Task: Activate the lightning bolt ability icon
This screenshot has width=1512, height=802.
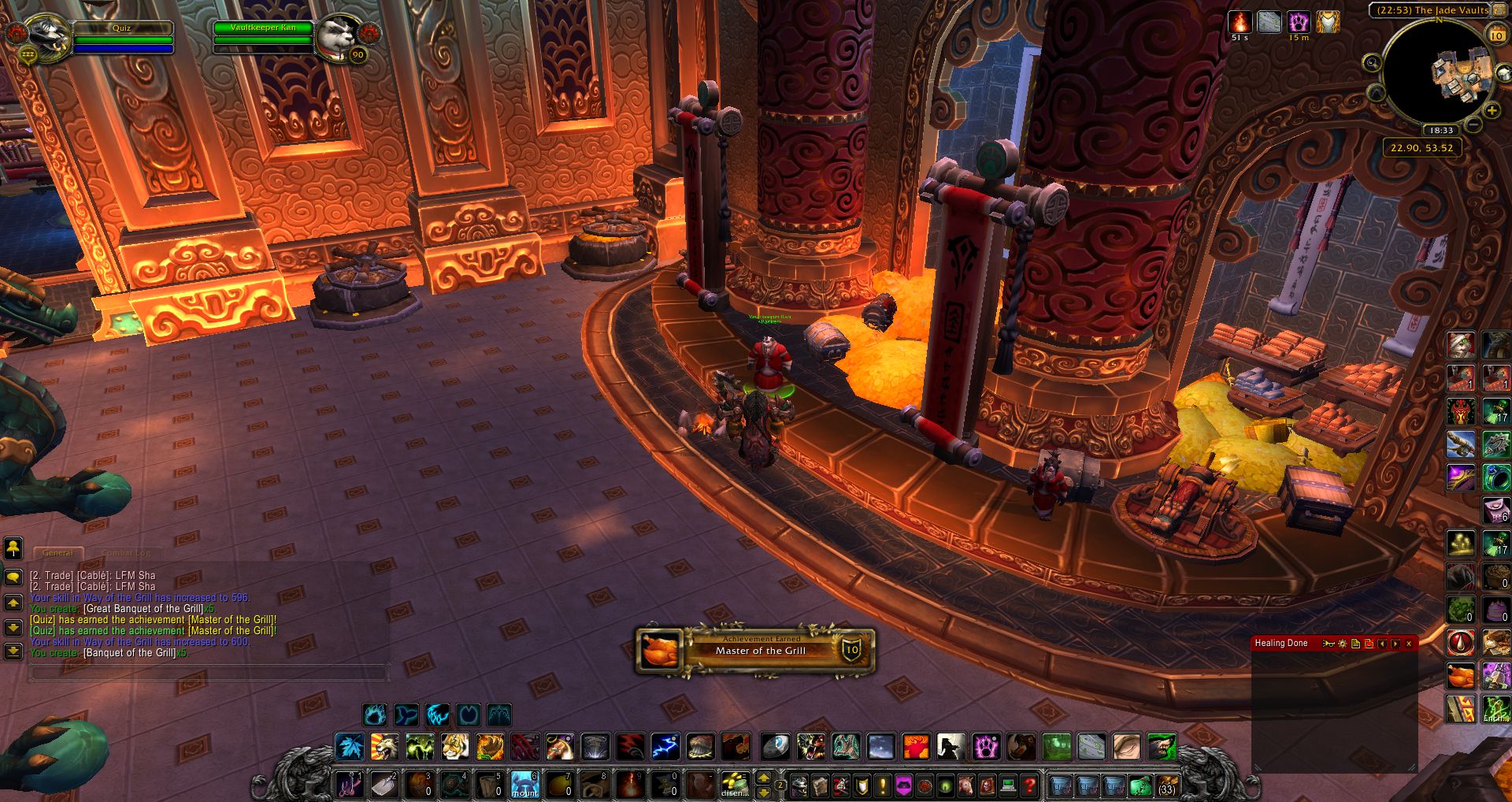Action: [x=665, y=746]
